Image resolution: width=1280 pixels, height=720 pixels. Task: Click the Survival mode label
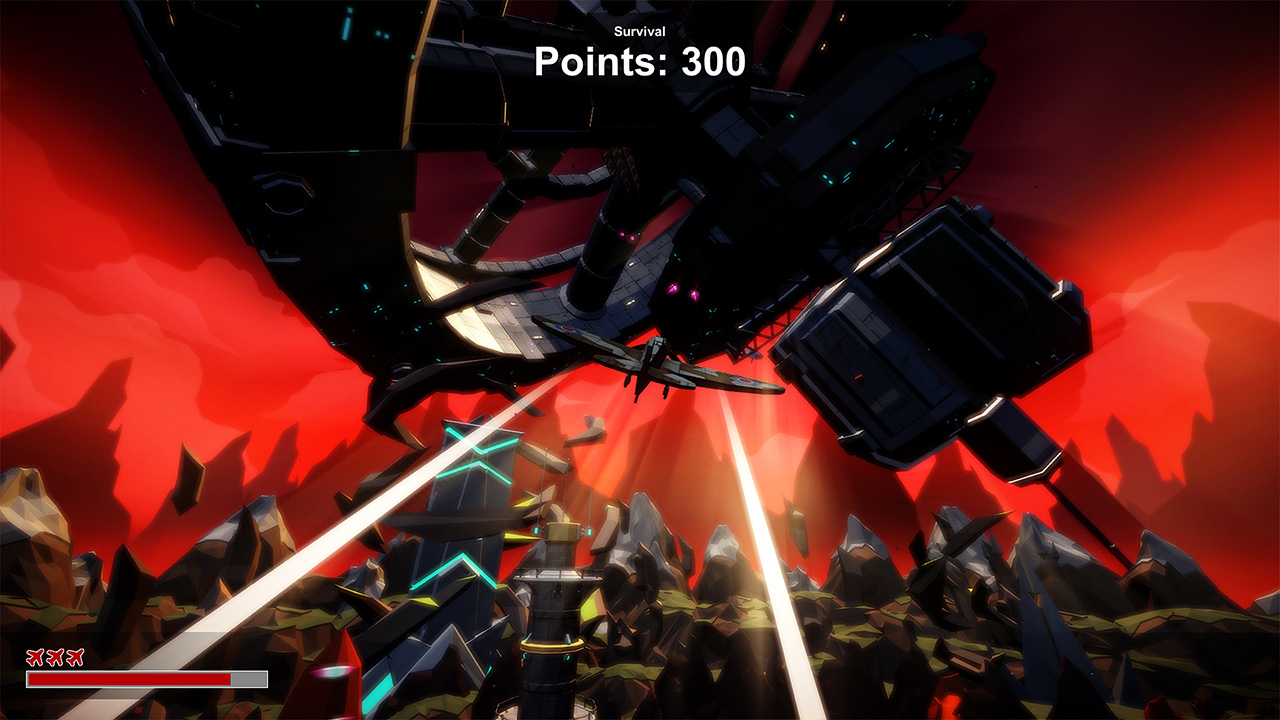tap(638, 31)
